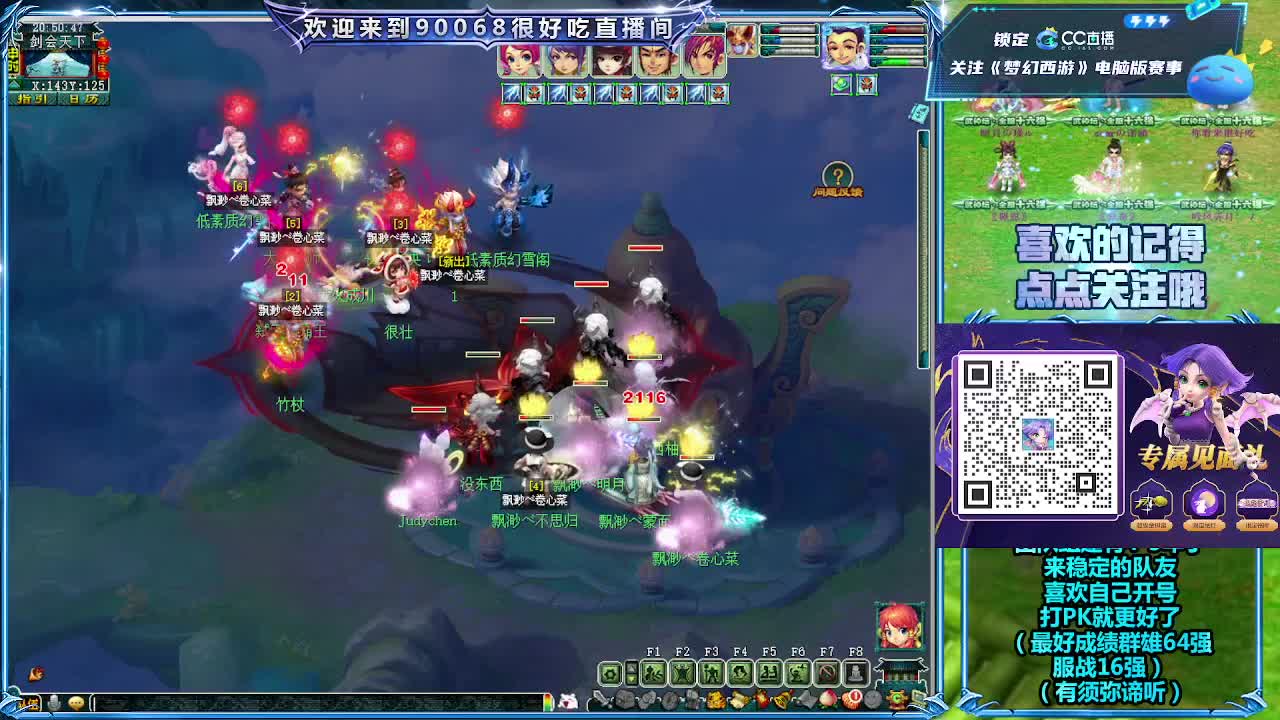Open the system settings gear icon
Image resolution: width=1280 pixels, height=720 pixels.
(x=611, y=674)
